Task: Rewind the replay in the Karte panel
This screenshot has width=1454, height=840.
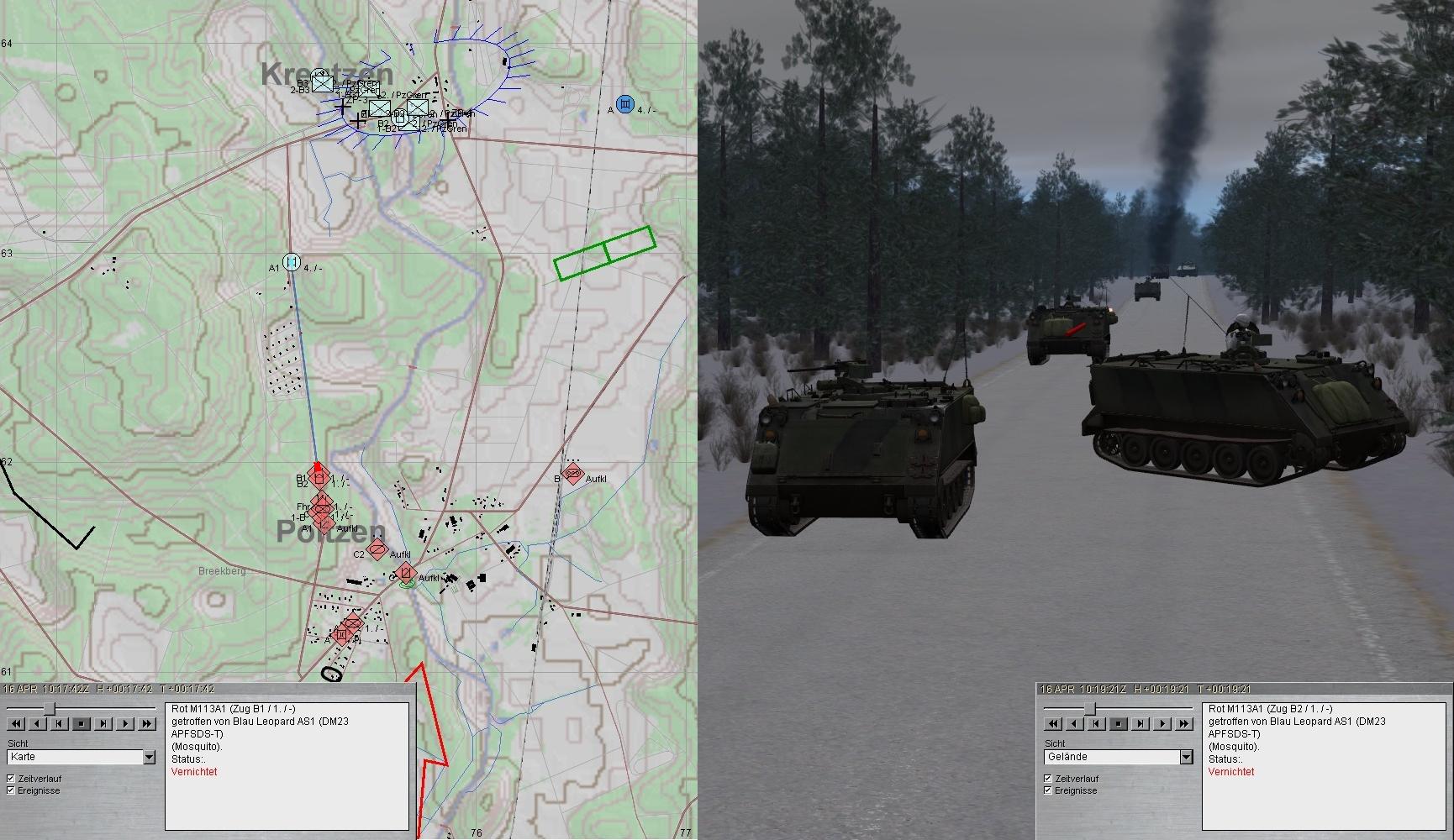Action: (15, 723)
